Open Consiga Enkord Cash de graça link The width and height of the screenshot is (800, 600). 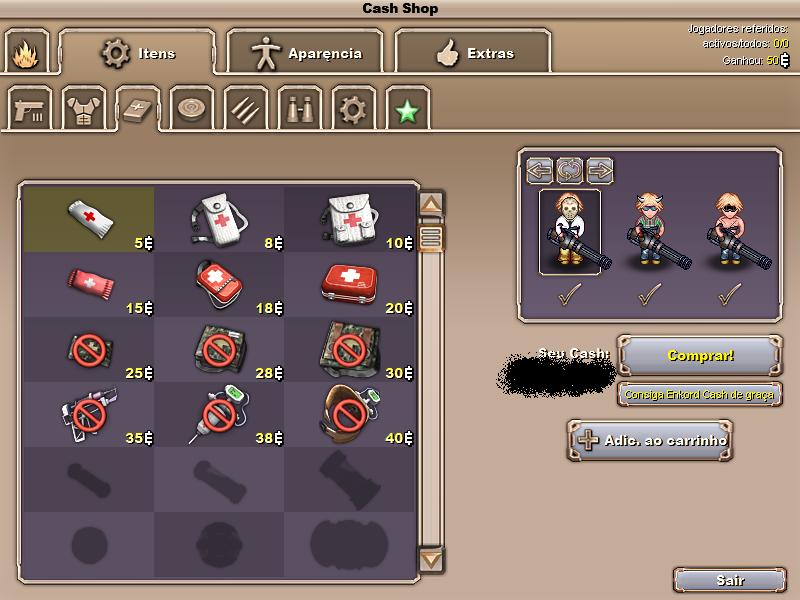pyautogui.click(x=699, y=394)
